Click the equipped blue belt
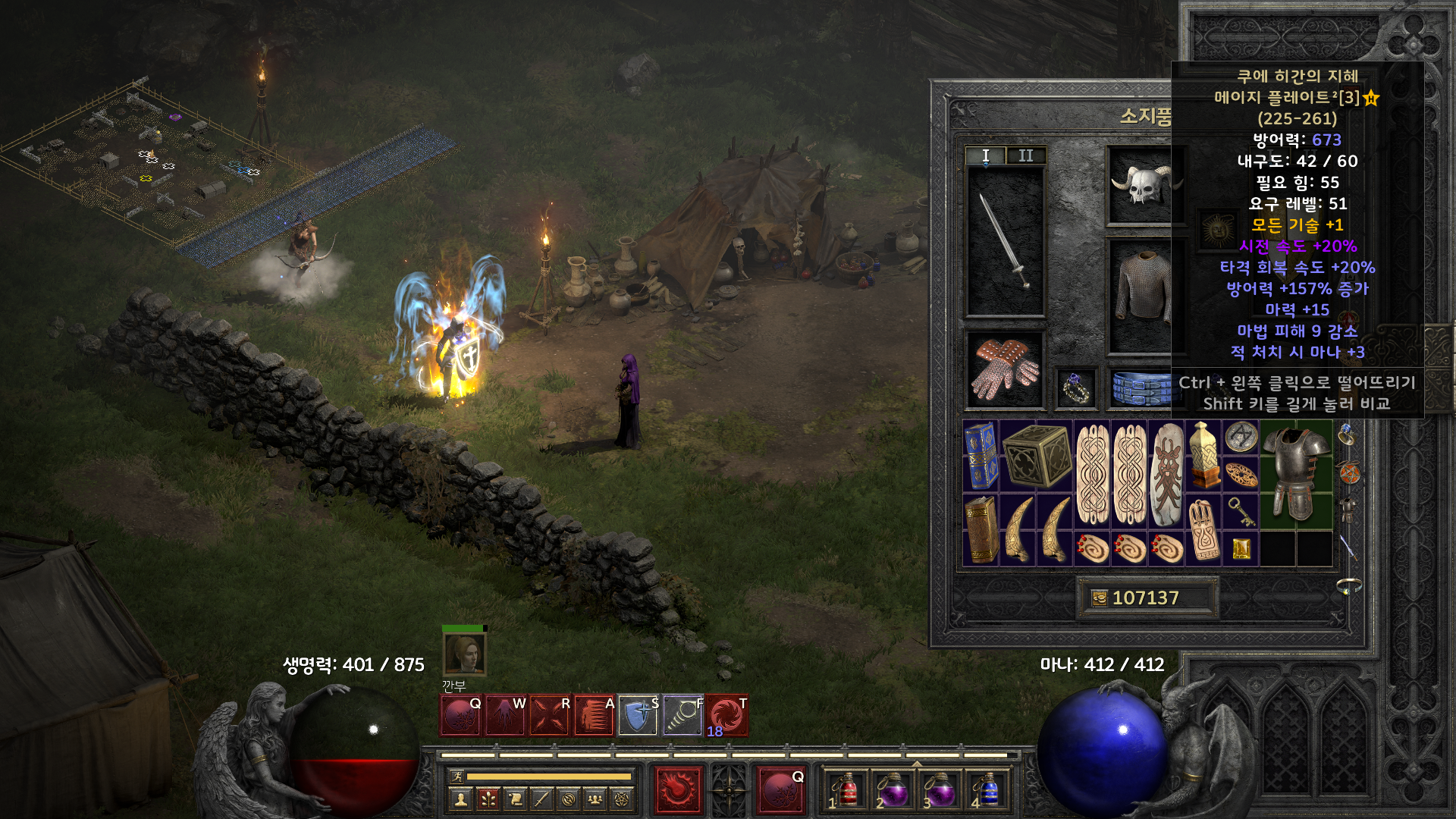Screen dimensions: 1456x819 tap(1142, 388)
